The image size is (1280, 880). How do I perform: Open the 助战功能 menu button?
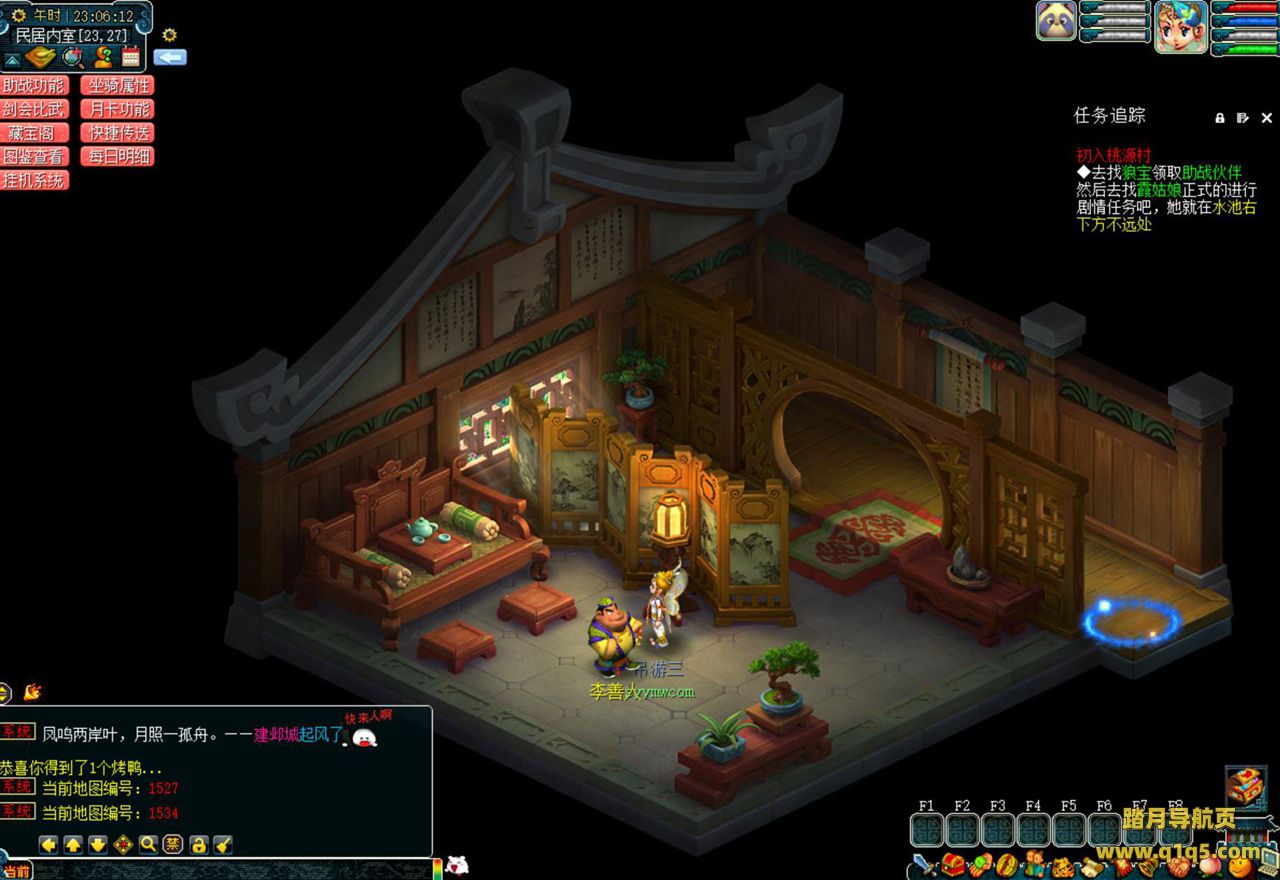(x=34, y=86)
